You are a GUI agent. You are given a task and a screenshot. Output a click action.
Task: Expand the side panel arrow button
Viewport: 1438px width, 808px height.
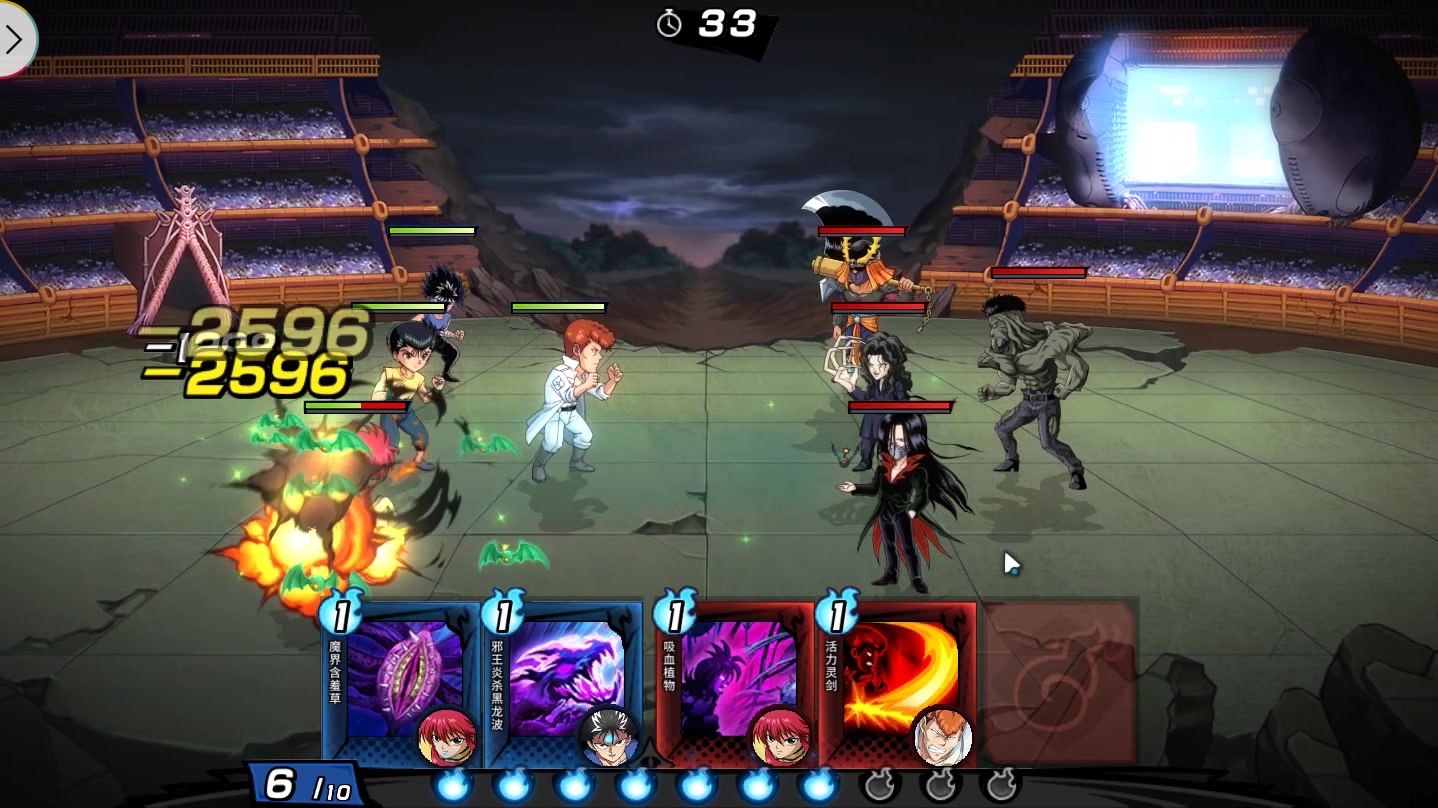click(x=15, y=39)
